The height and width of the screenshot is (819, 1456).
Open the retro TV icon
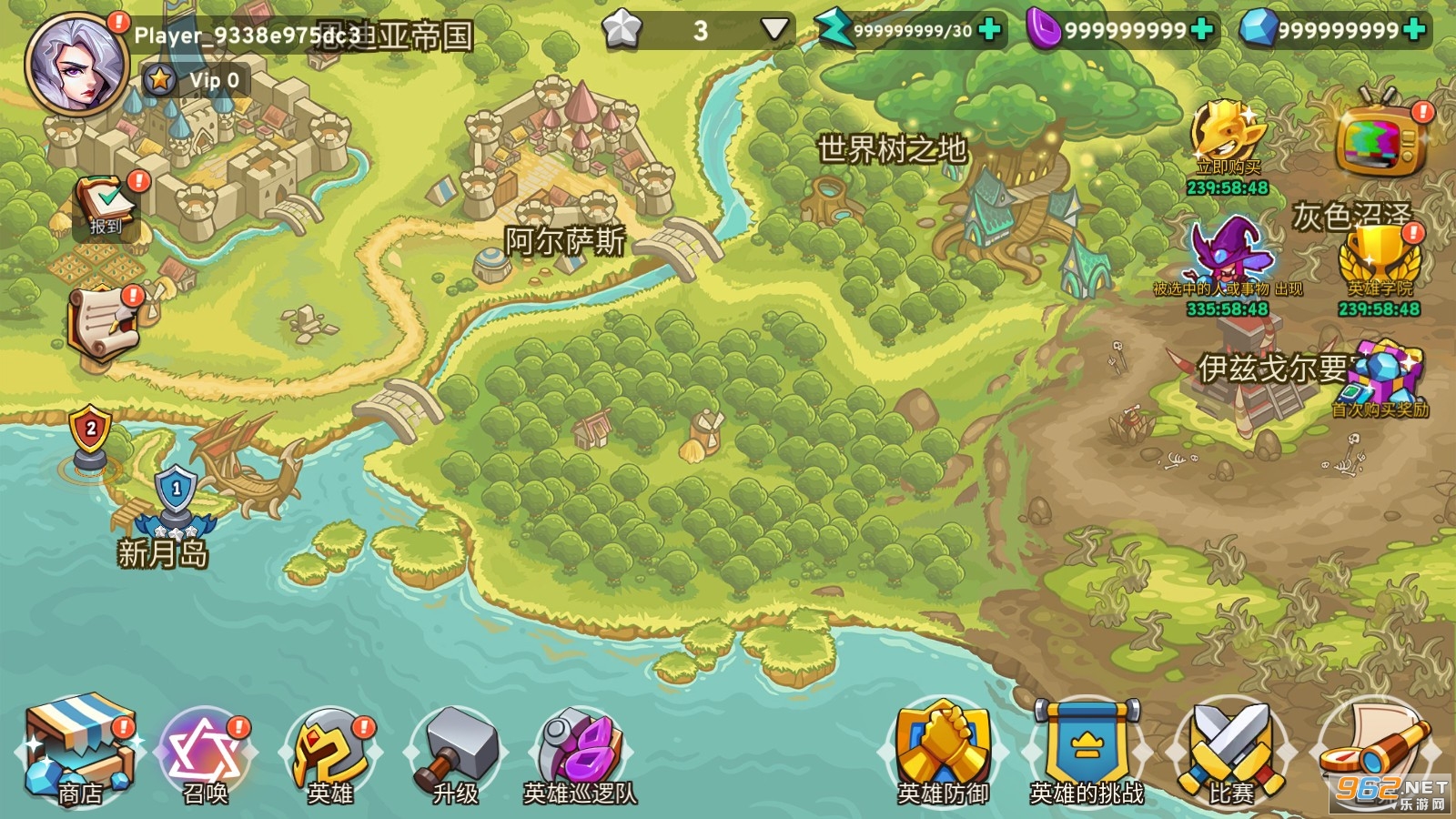coord(1380,138)
